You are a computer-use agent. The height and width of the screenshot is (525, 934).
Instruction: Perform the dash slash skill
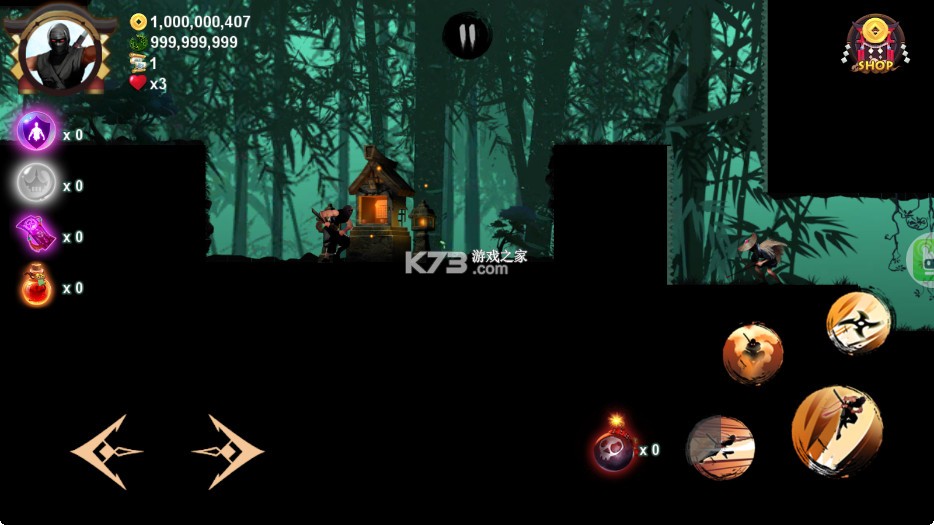[720, 448]
